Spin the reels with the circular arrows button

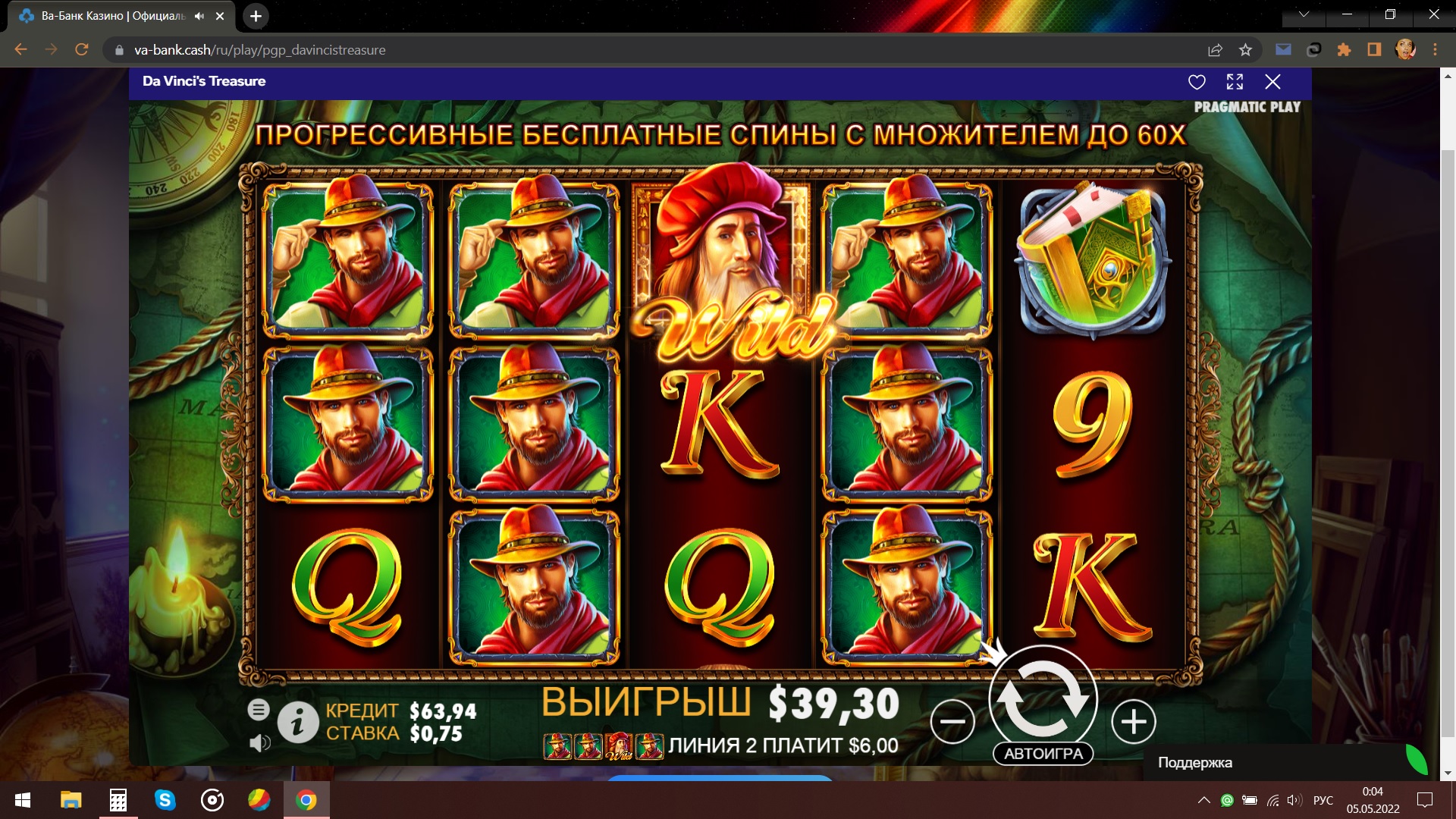coord(1043,698)
